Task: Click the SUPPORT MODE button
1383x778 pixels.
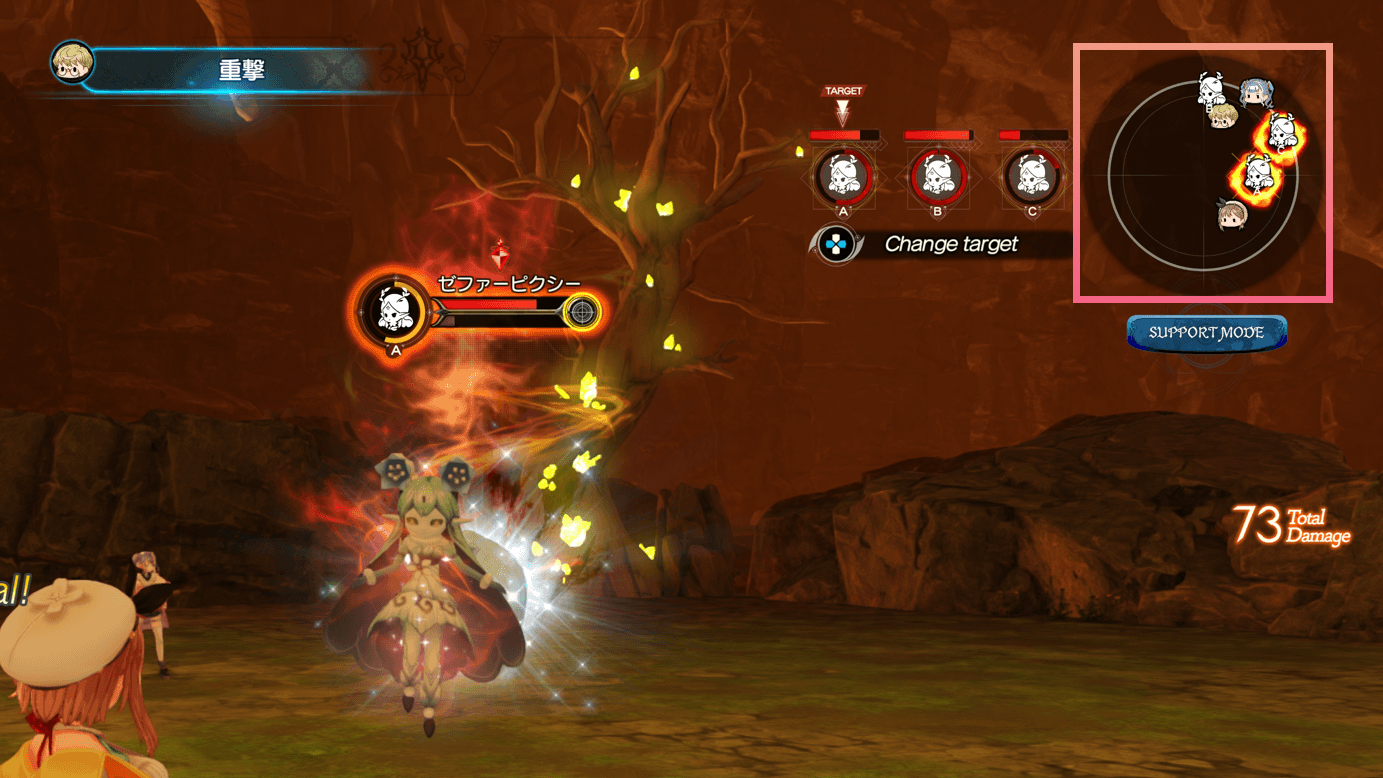Action: point(1206,333)
